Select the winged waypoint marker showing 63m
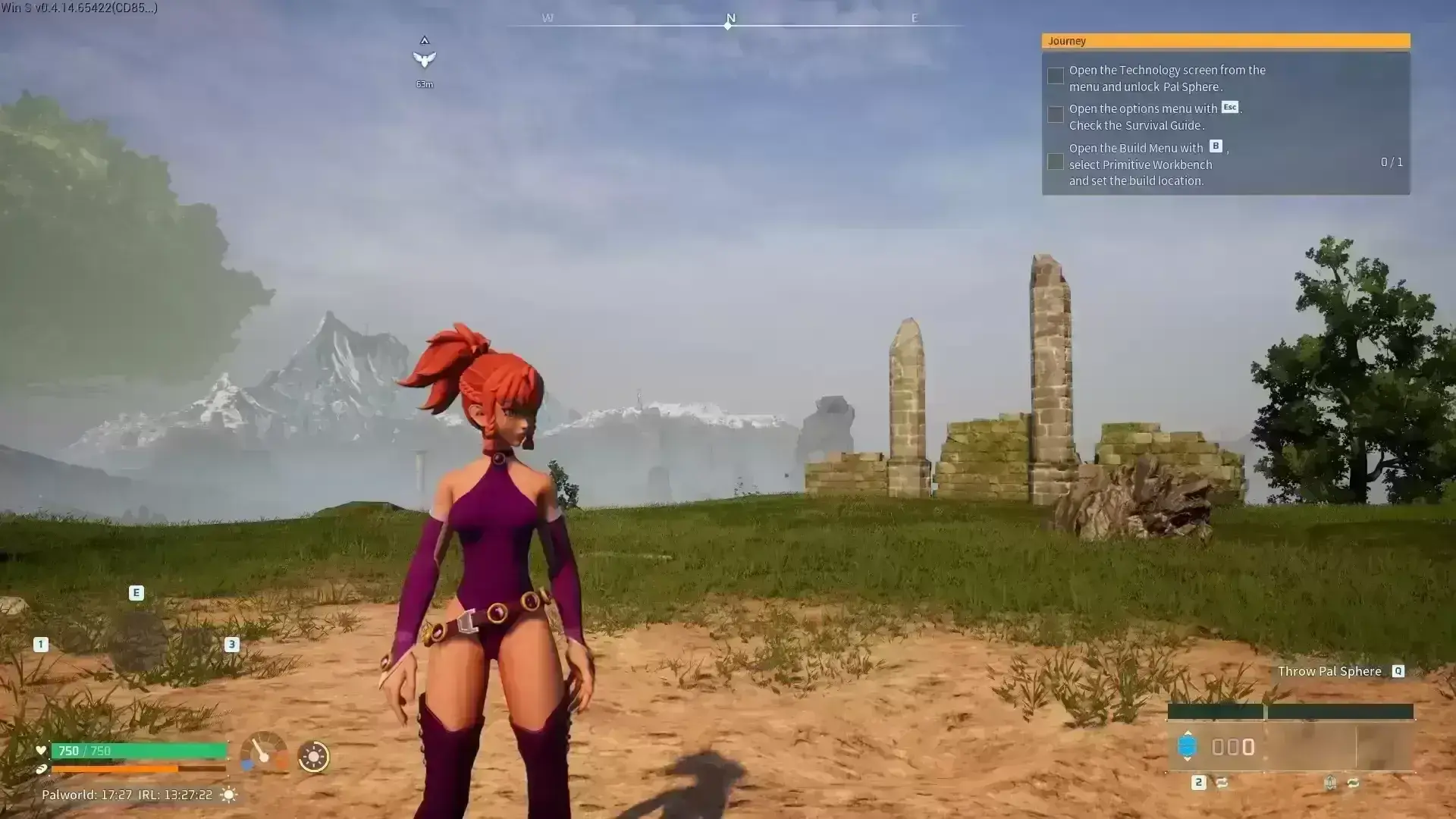Viewport: 1456px width, 819px height. (x=425, y=59)
